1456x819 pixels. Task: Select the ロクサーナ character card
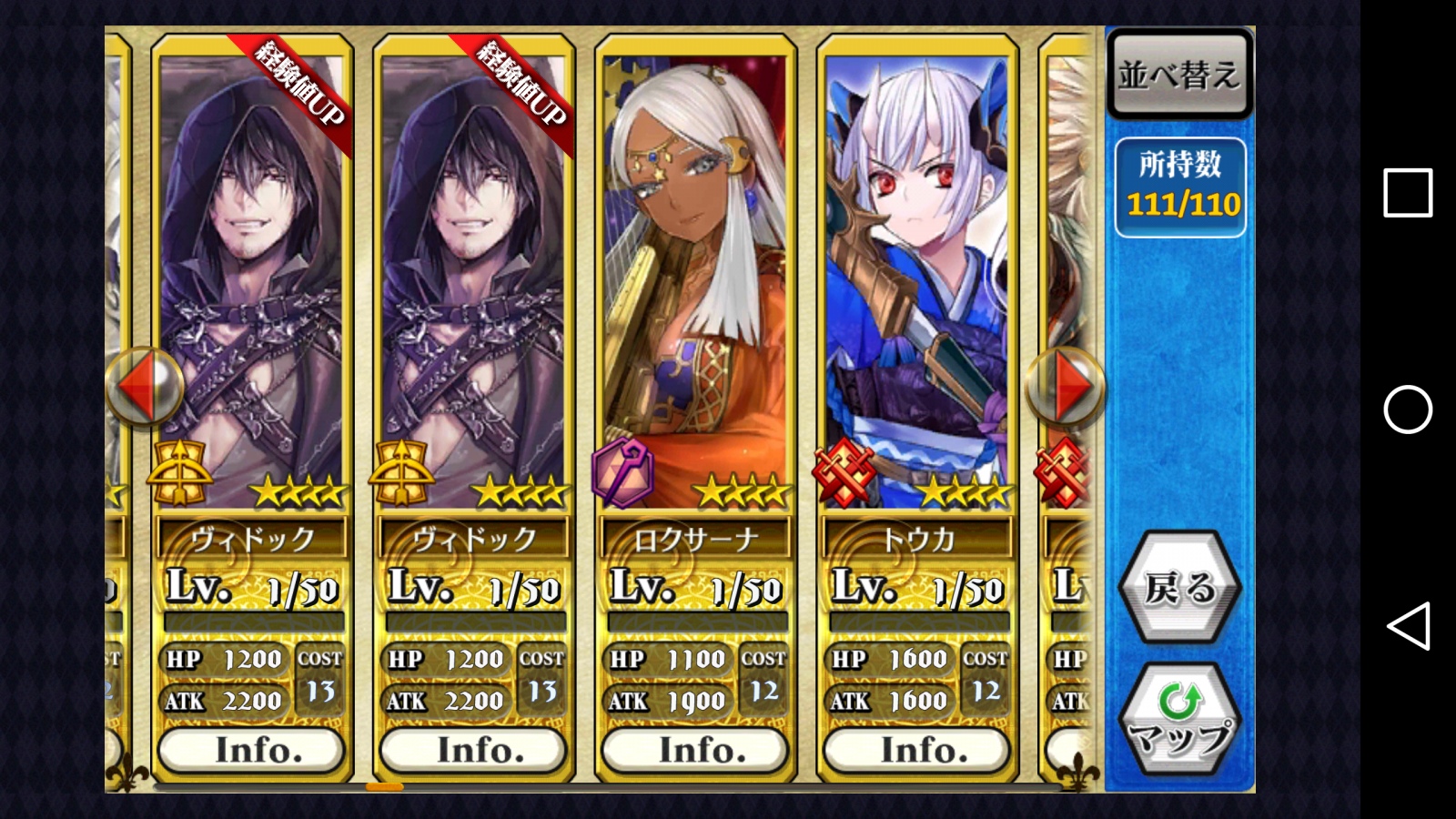[x=695, y=282]
